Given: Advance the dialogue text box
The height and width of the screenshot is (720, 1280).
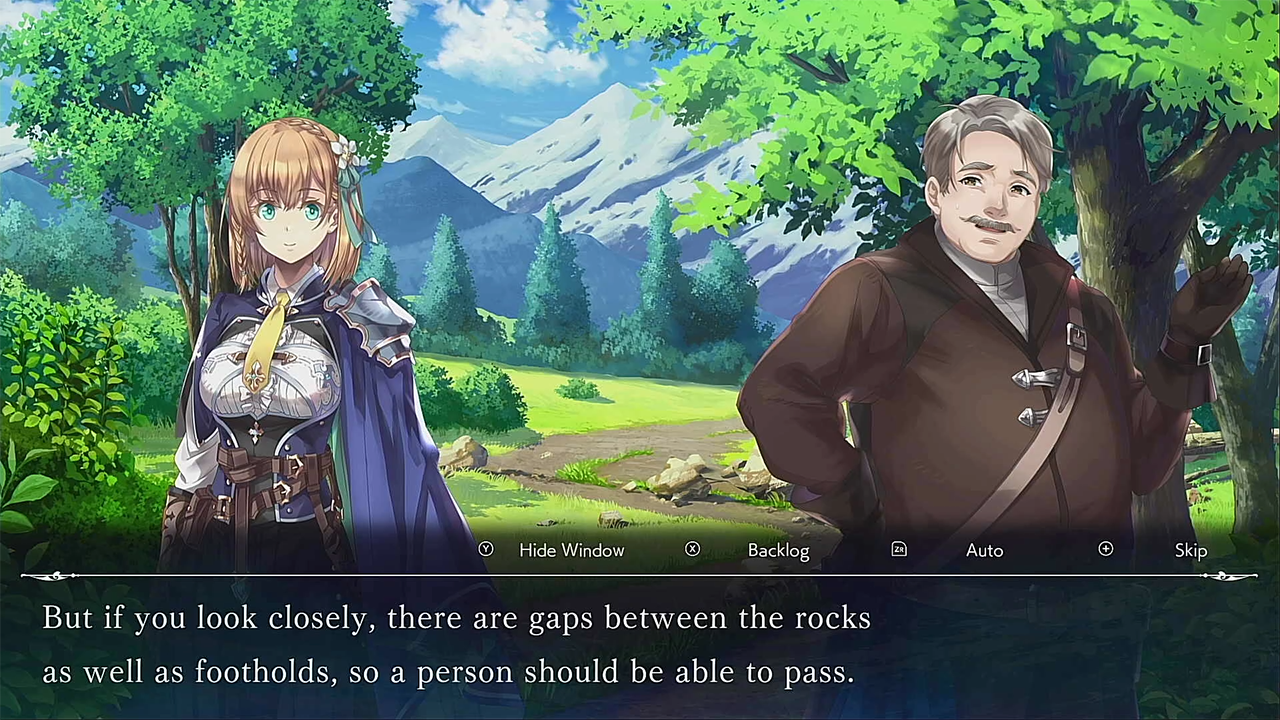Looking at the screenshot, I should 640,646.
